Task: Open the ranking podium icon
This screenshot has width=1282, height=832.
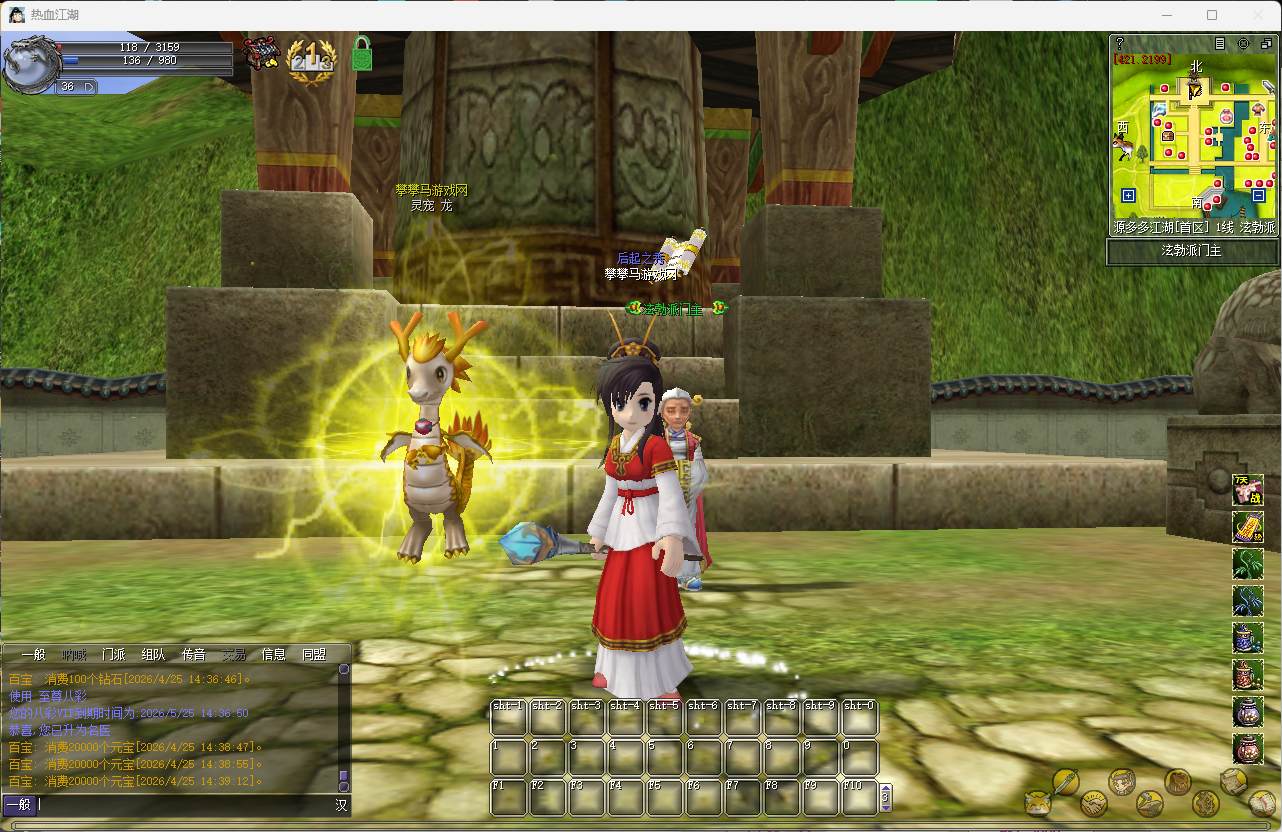Action: point(310,57)
